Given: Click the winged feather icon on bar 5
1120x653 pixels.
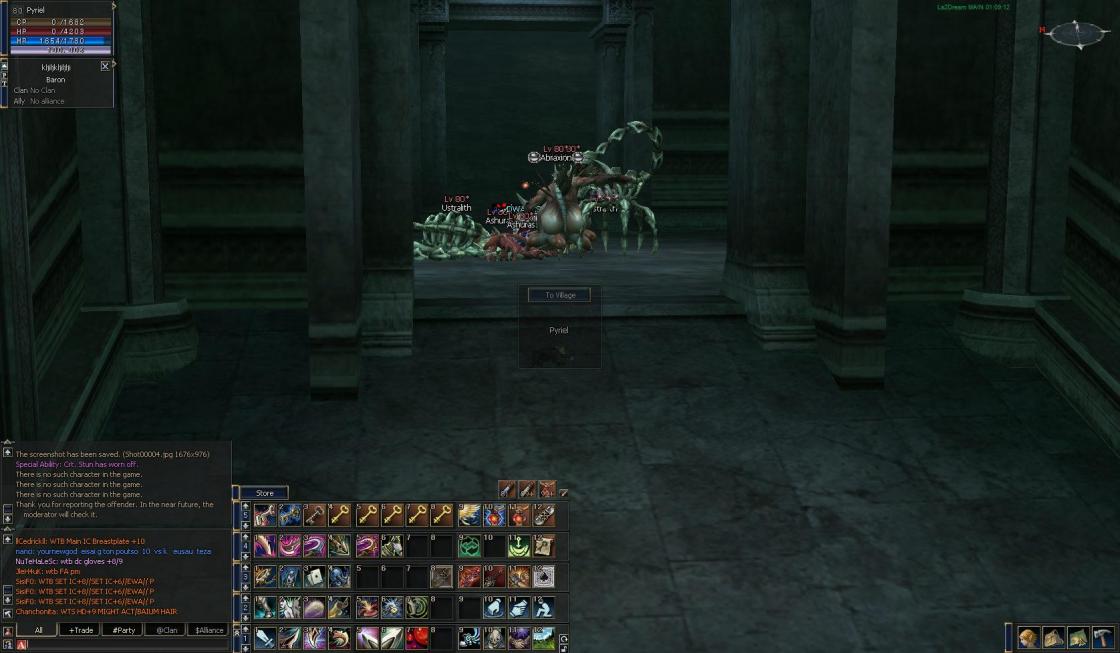Looking at the screenshot, I should (468, 516).
